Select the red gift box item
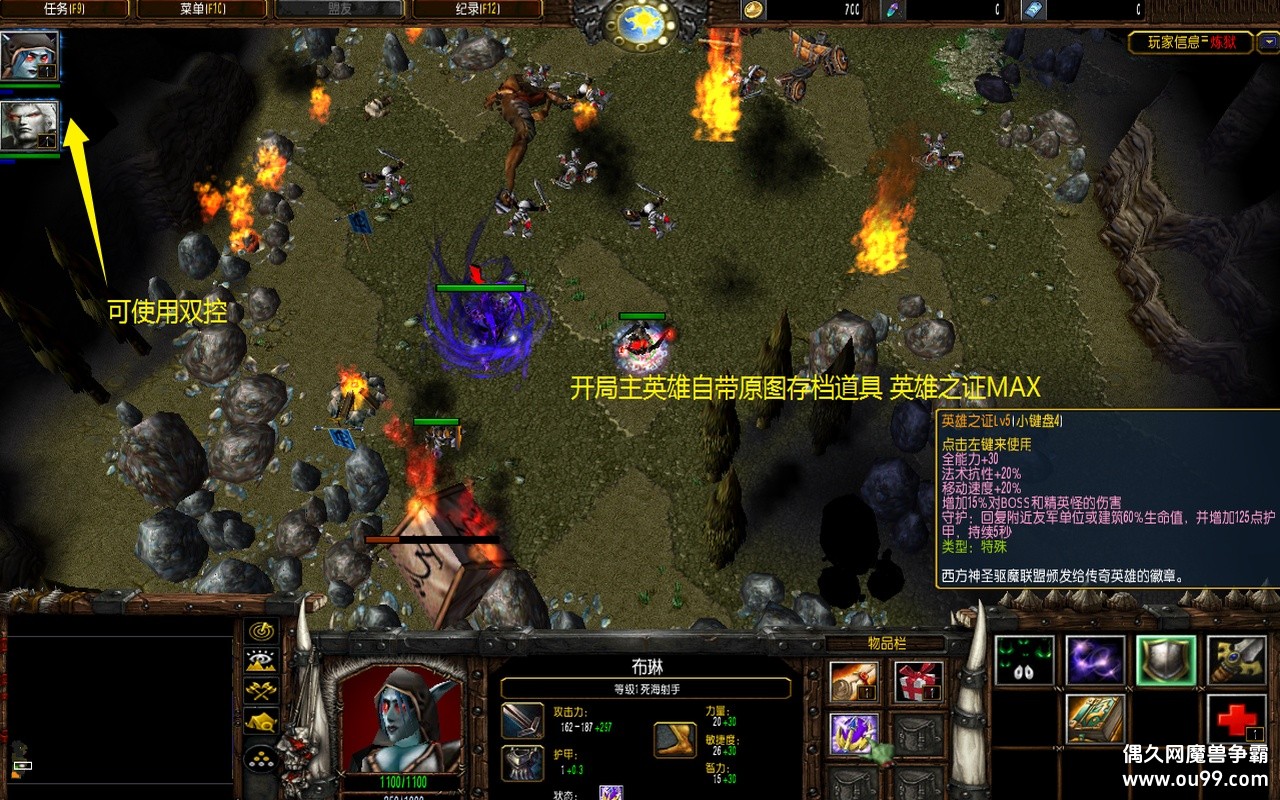The width and height of the screenshot is (1280, 800). 918,682
